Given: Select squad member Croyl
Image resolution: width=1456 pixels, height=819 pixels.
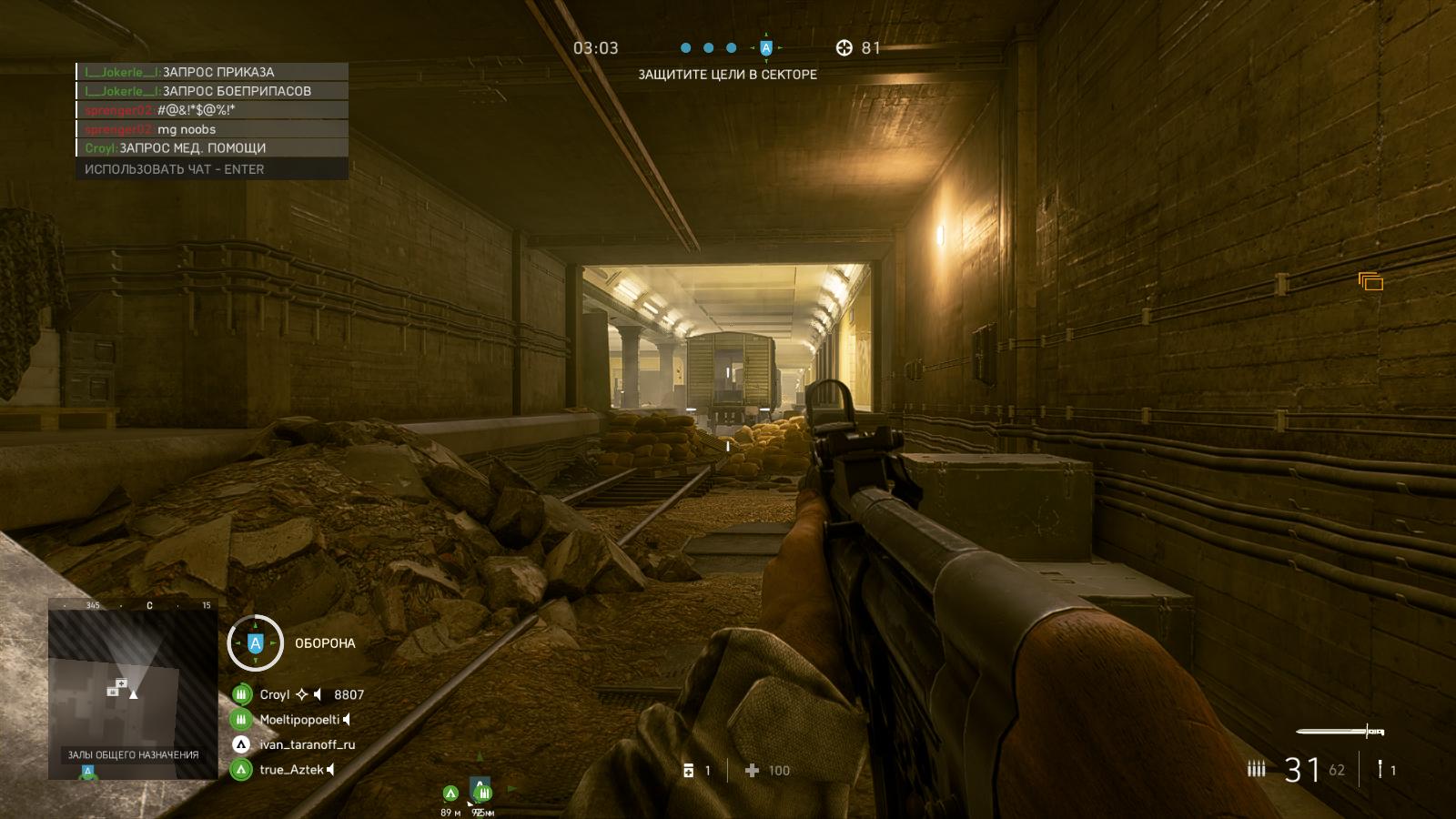Looking at the screenshot, I should coord(274,694).
